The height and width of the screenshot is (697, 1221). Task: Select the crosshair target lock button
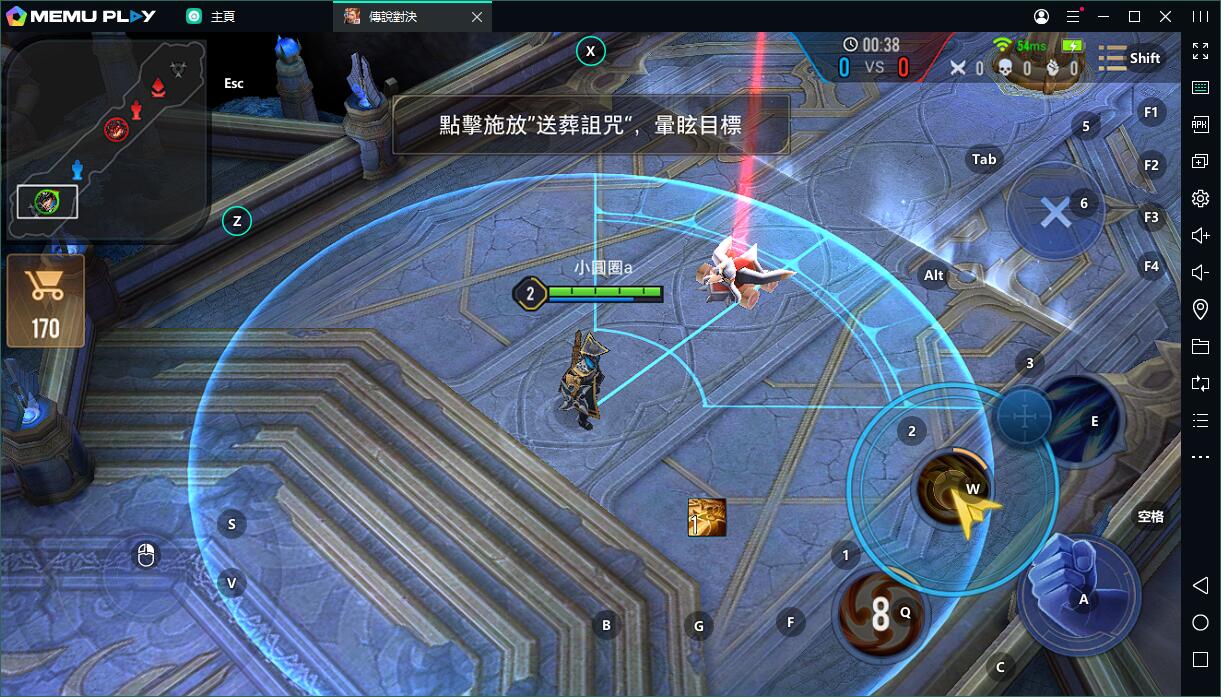coord(1024,415)
